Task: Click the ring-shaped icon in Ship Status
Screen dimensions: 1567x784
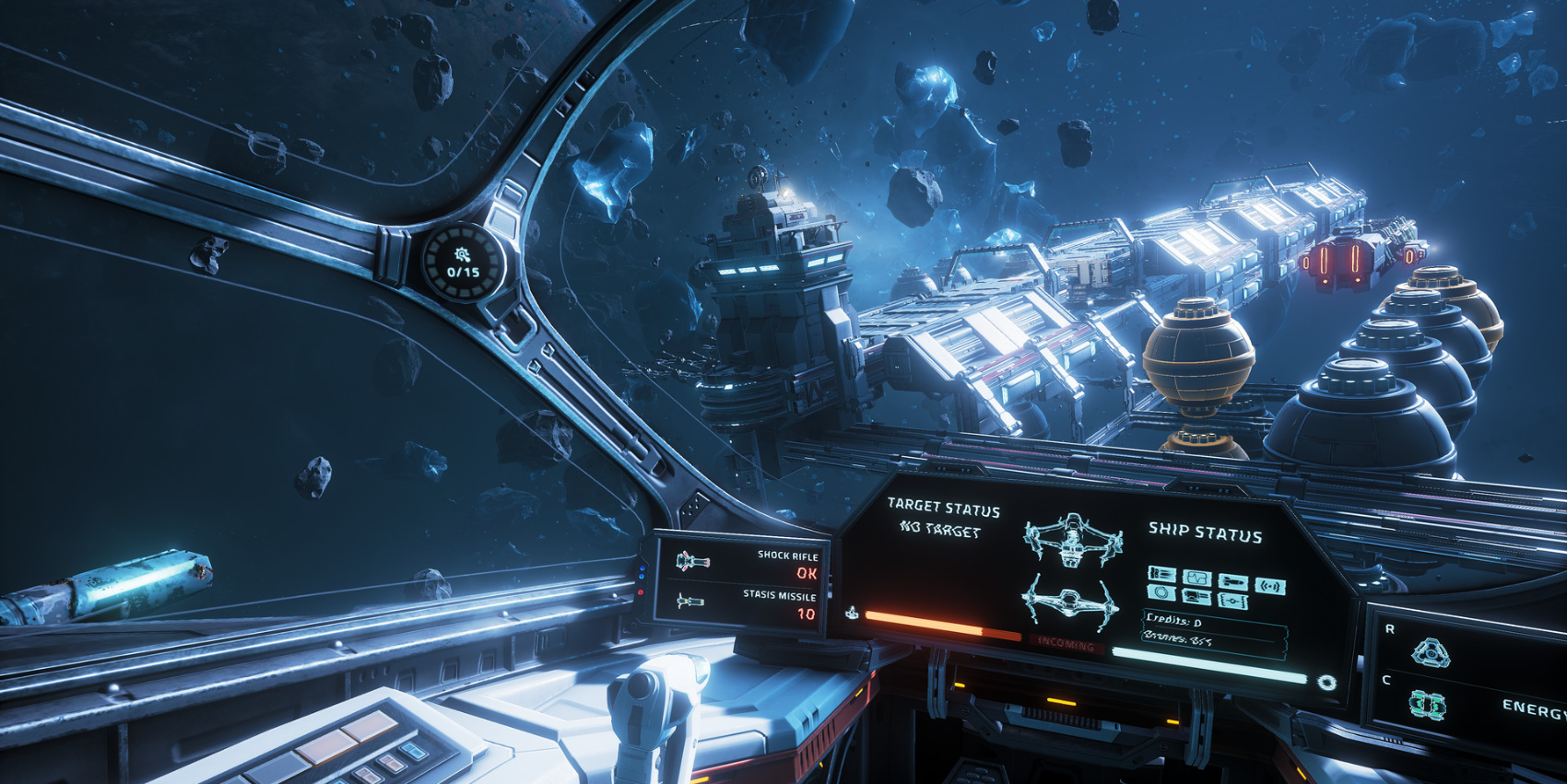Action: (x=1161, y=592)
